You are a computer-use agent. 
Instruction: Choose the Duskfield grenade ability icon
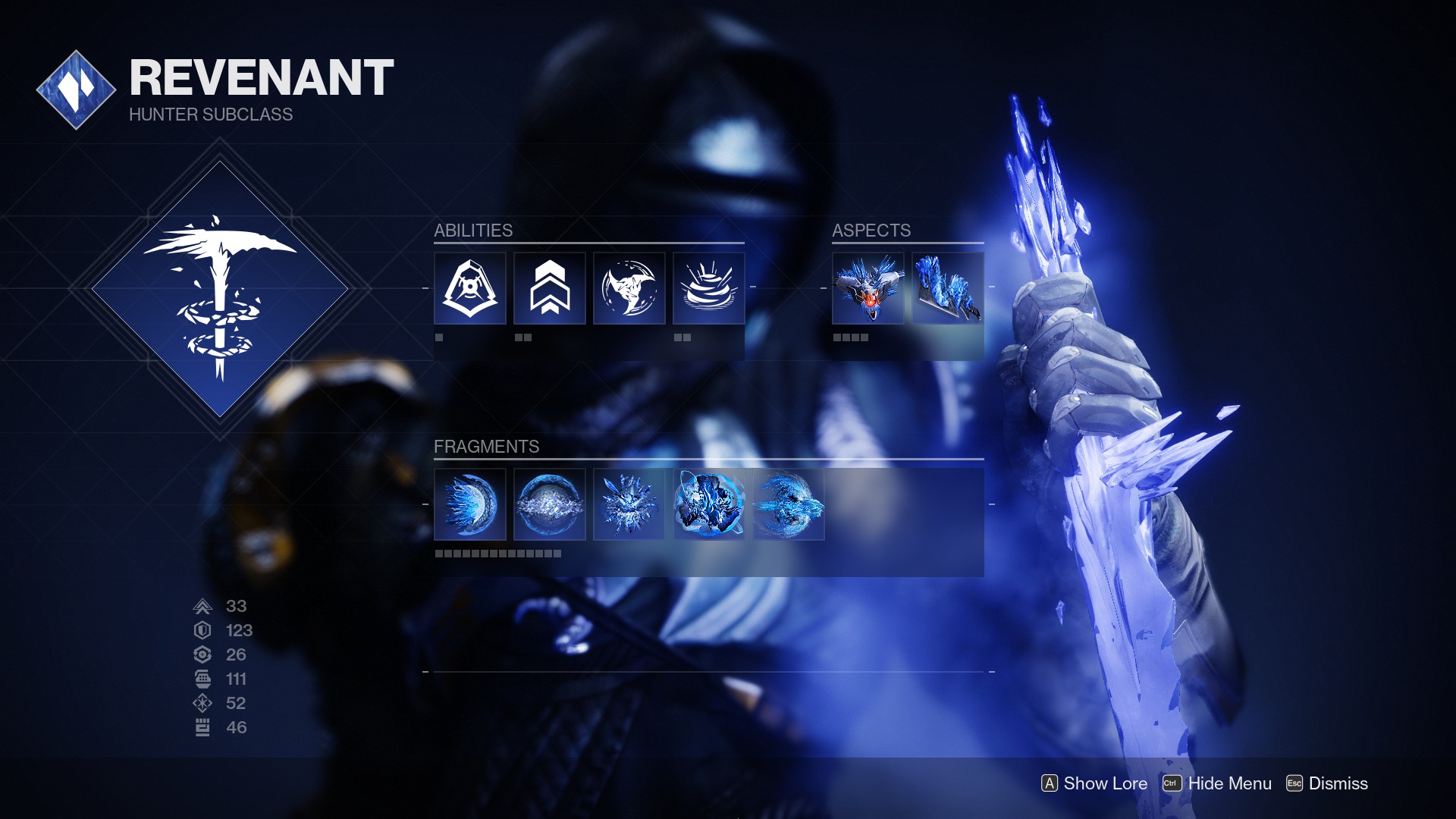tap(709, 289)
